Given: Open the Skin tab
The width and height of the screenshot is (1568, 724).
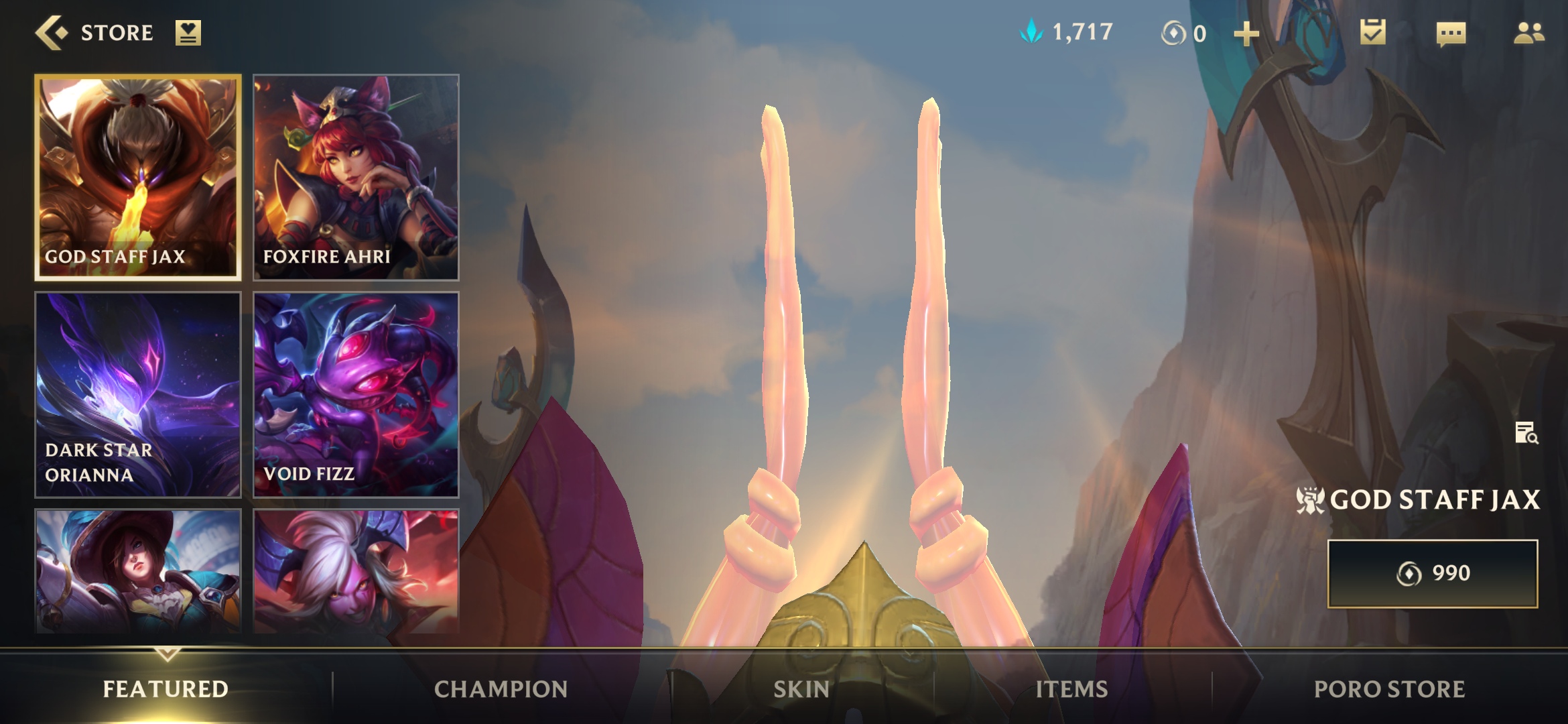Looking at the screenshot, I should coord(801,689).
